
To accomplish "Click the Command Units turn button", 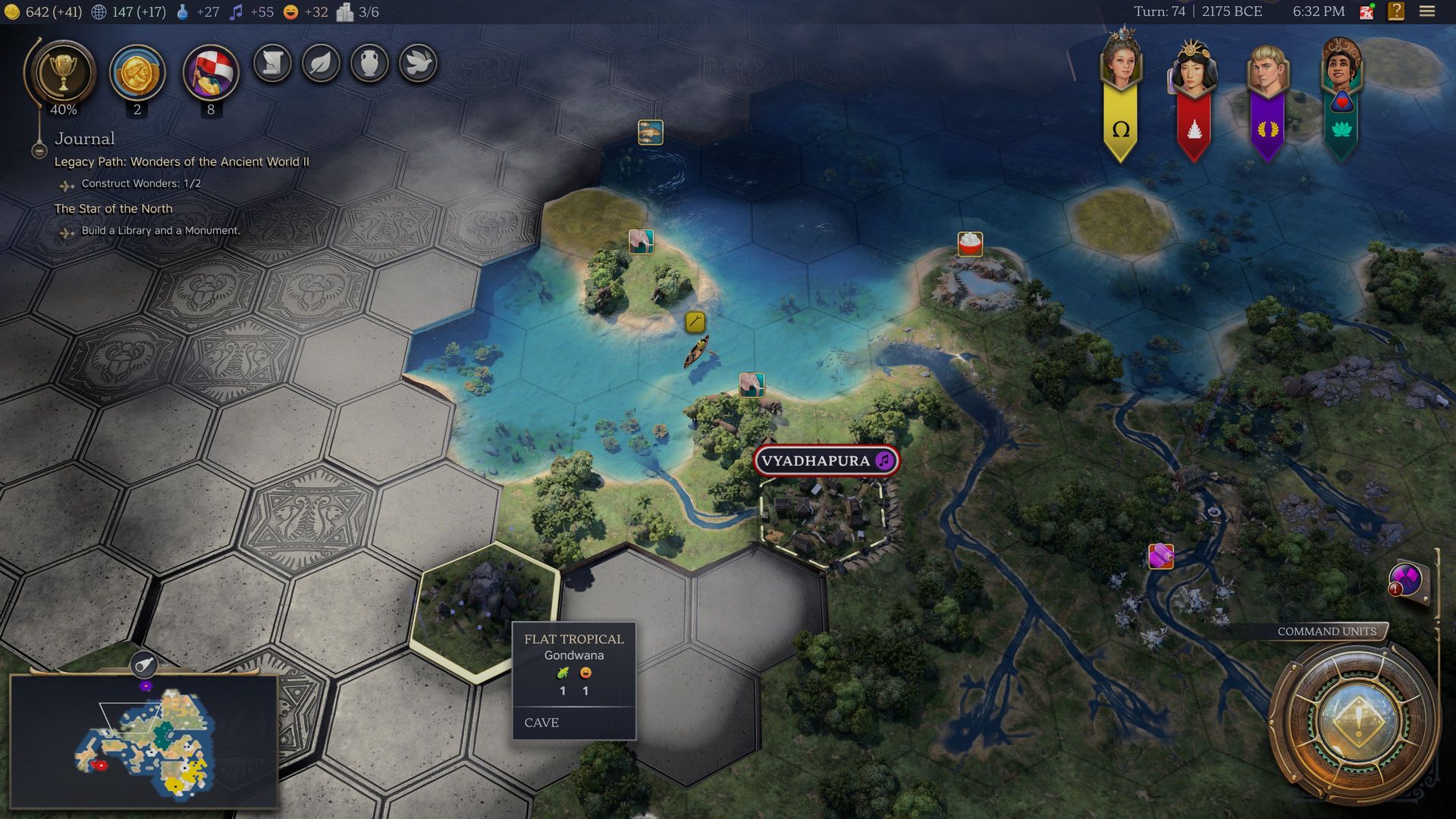I will (1357, 720).
